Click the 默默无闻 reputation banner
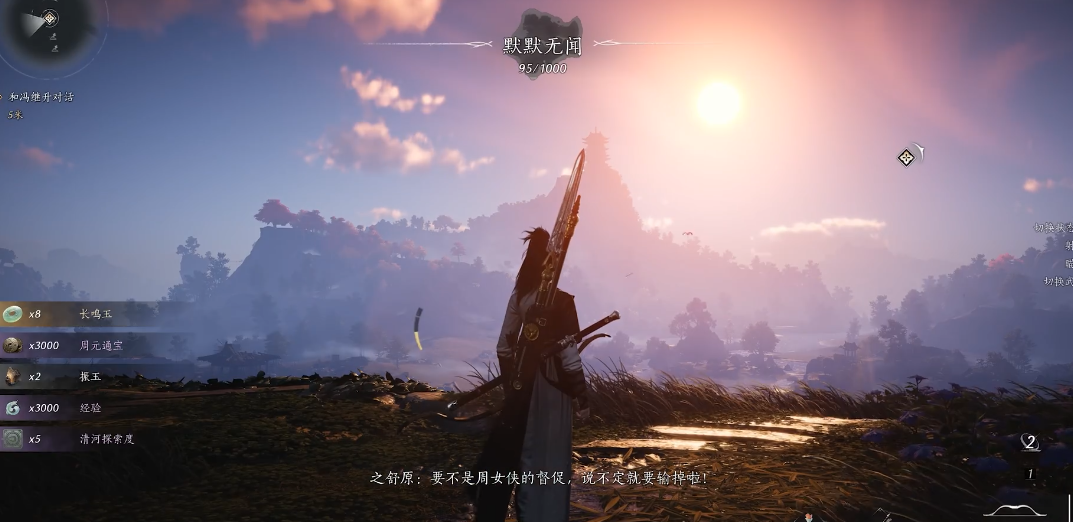Image resolution: width=1073 pixels, height=522 pixels. pyautogui.click(x=542, y=45)
